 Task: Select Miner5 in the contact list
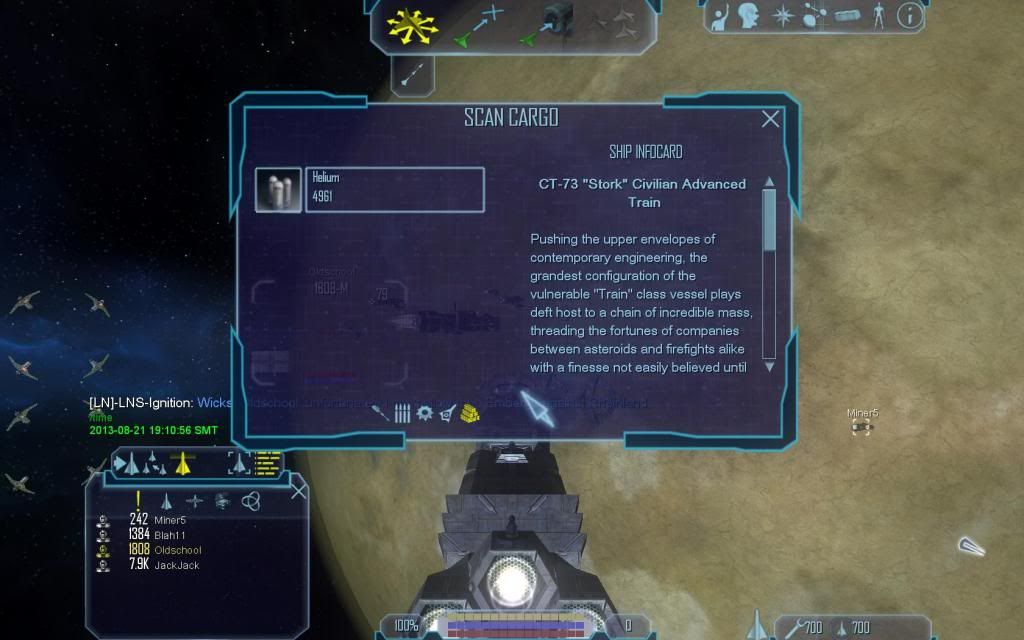coord(170,520)
